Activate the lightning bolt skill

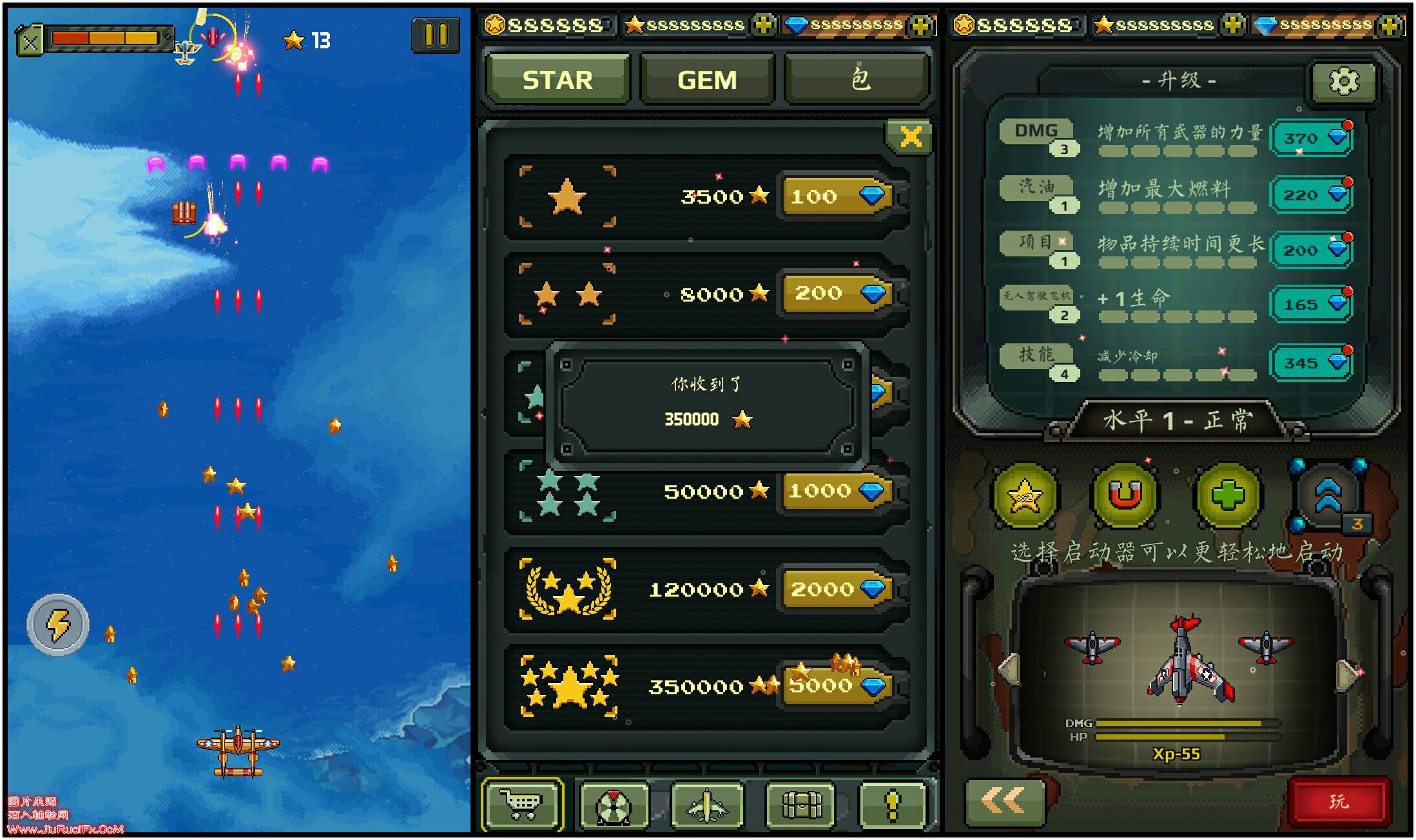[x=58, y=624]
